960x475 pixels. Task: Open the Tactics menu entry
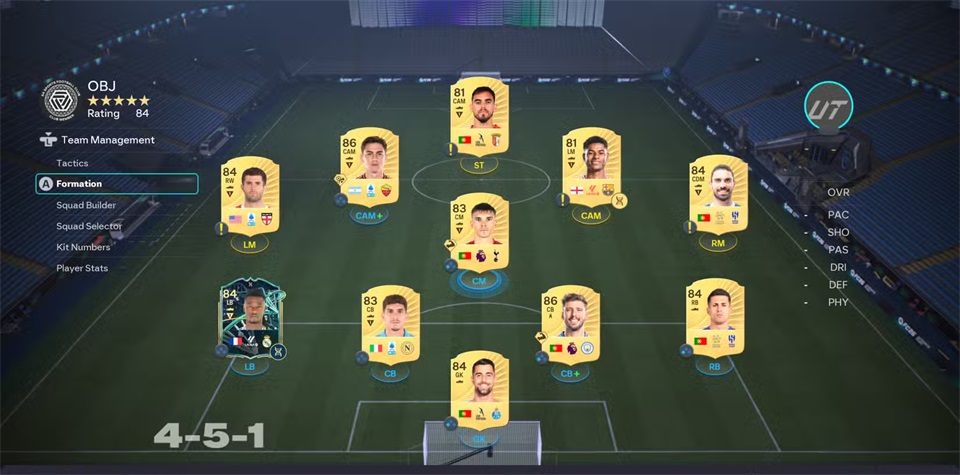point(72,163)
